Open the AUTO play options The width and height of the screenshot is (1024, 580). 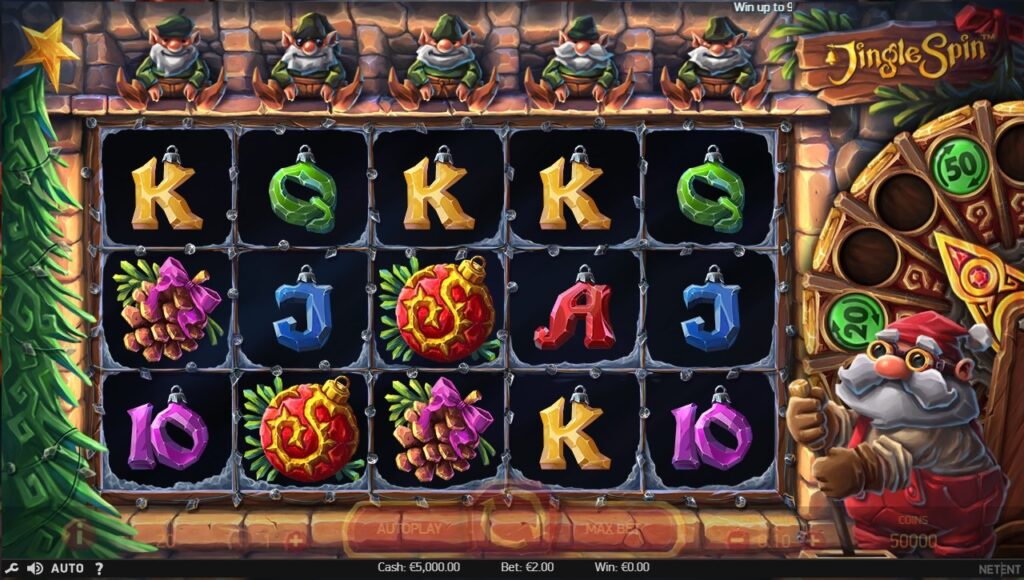click(x=67, y=568)
